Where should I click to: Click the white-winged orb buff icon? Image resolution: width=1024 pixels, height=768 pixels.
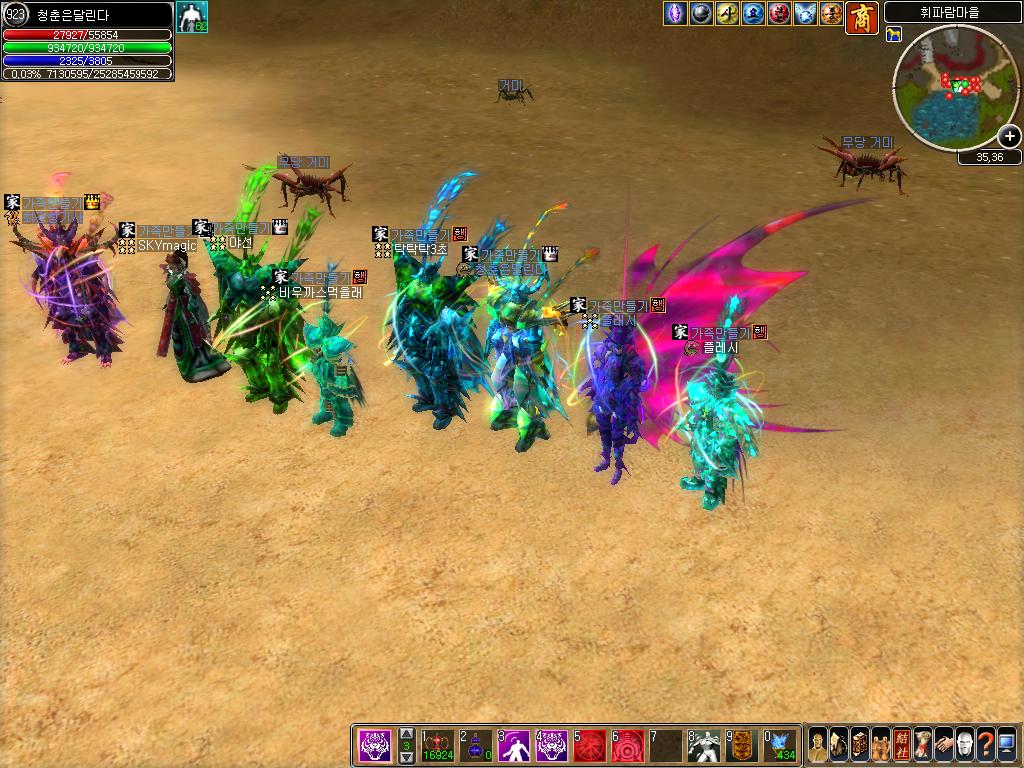pyautogui.click(x=805, y=14)
